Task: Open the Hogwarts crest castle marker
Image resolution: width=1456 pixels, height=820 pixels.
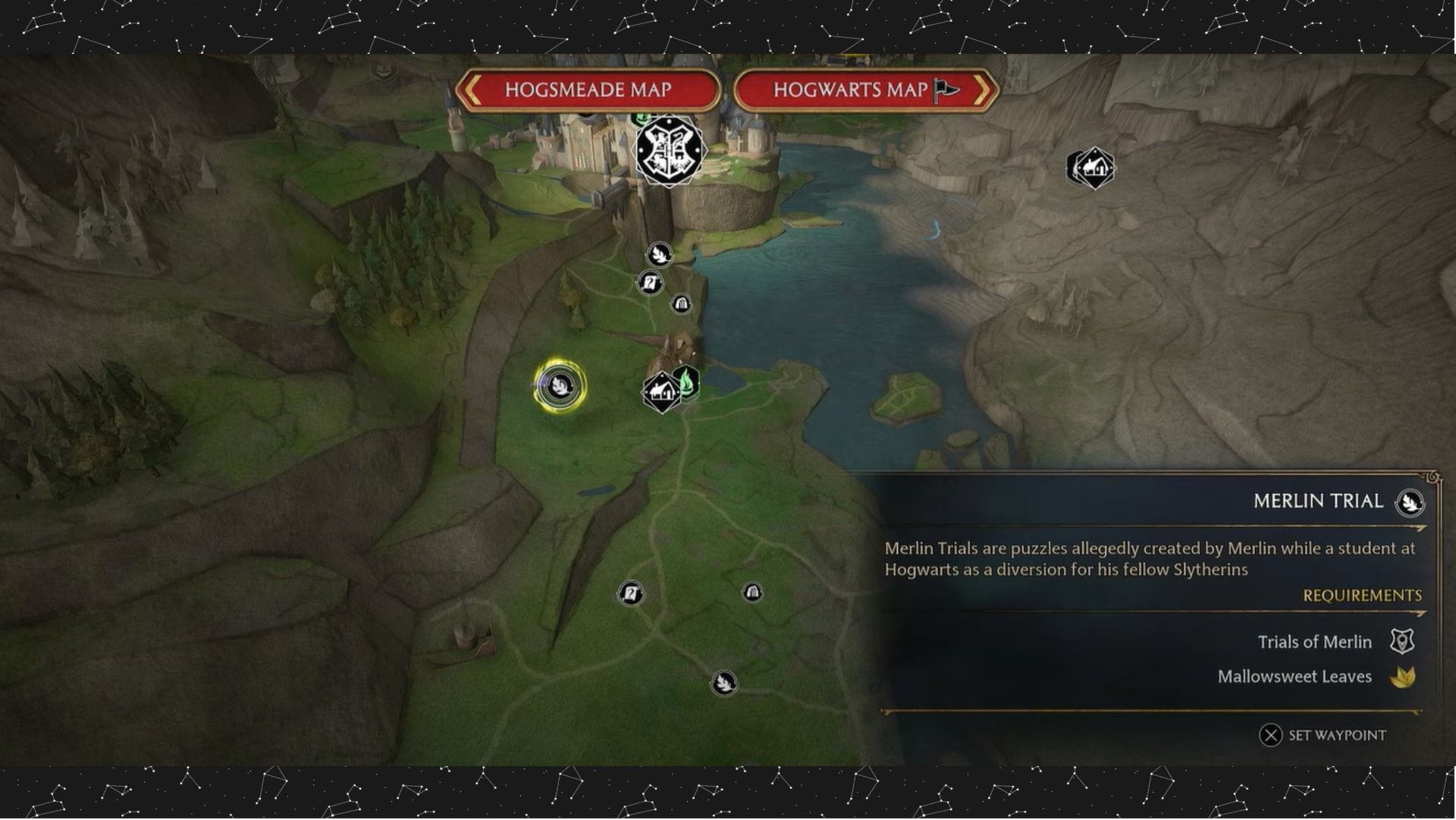Action: coord(668,149)
